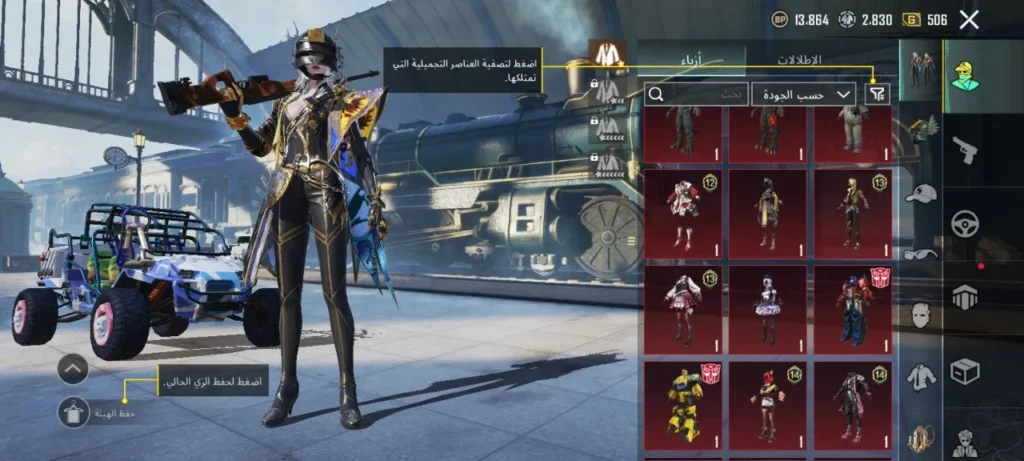Select the jacket clothing category
The image size is (1024, 461).
click(920, 377)
